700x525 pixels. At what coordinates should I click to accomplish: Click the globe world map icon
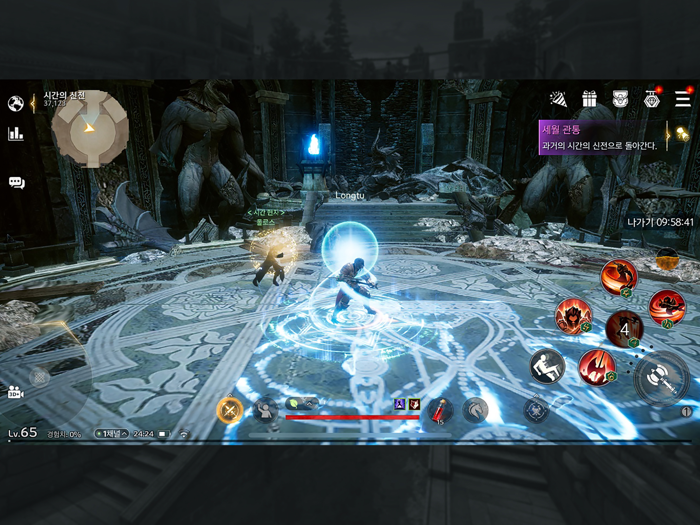[16, 103]
